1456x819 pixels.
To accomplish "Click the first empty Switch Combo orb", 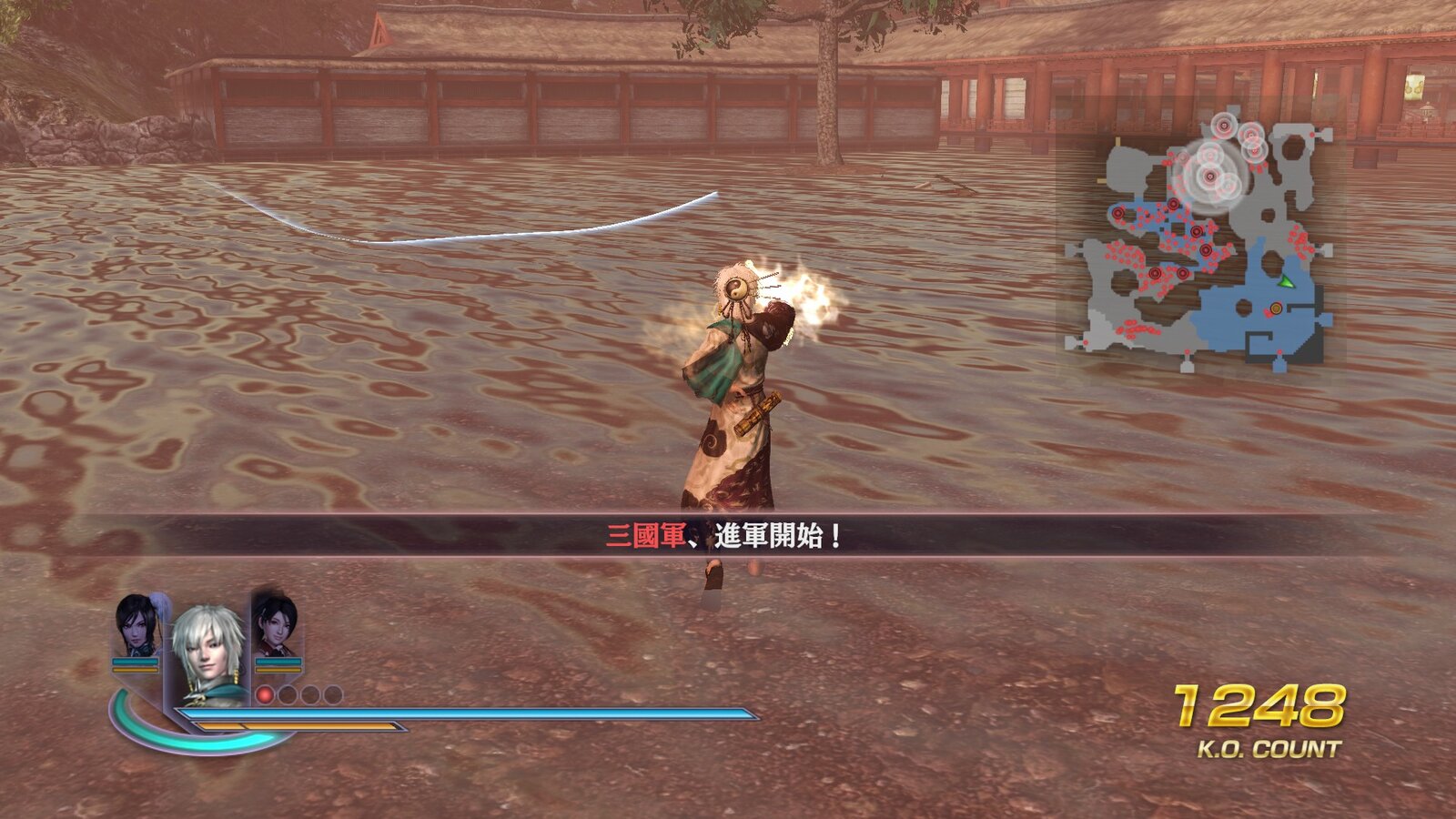I will [x=289, y=694].
